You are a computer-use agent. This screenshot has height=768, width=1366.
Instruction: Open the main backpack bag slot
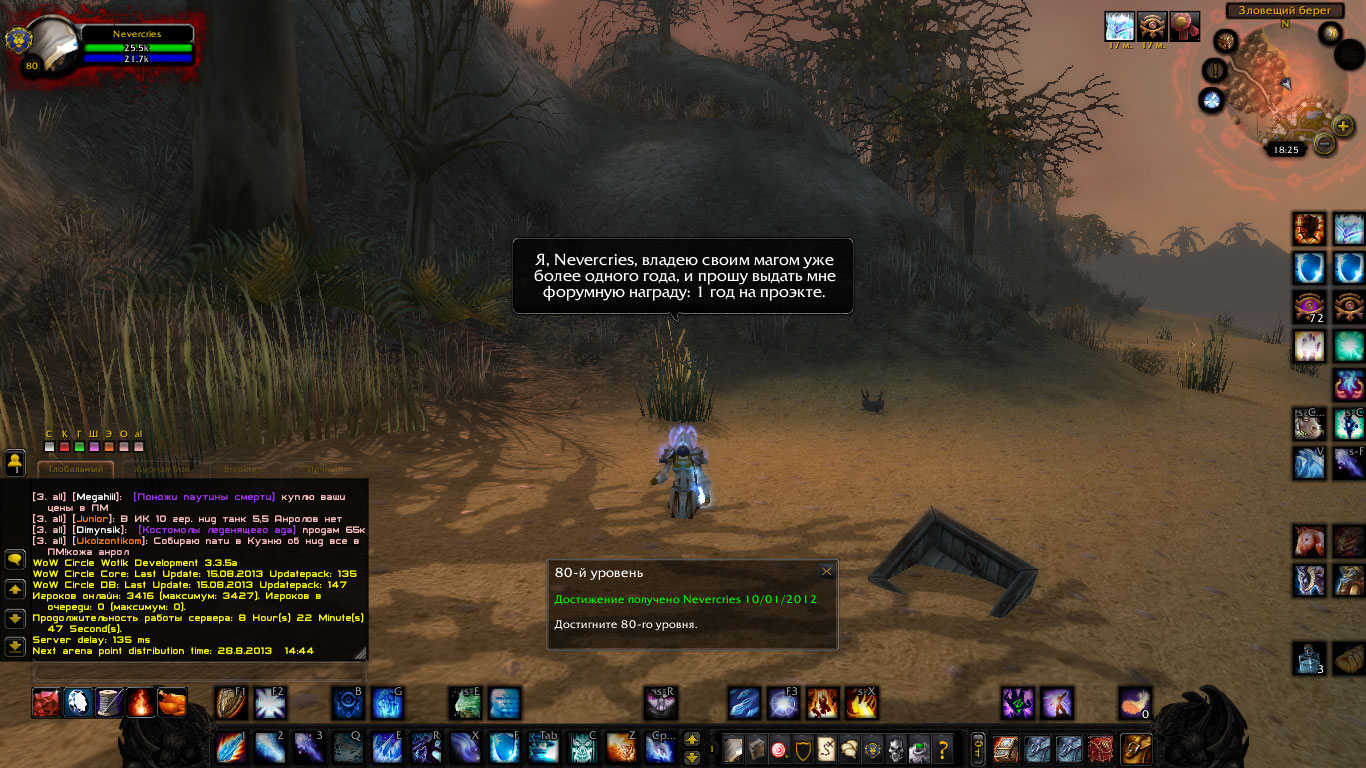(x=1136, y=748)
